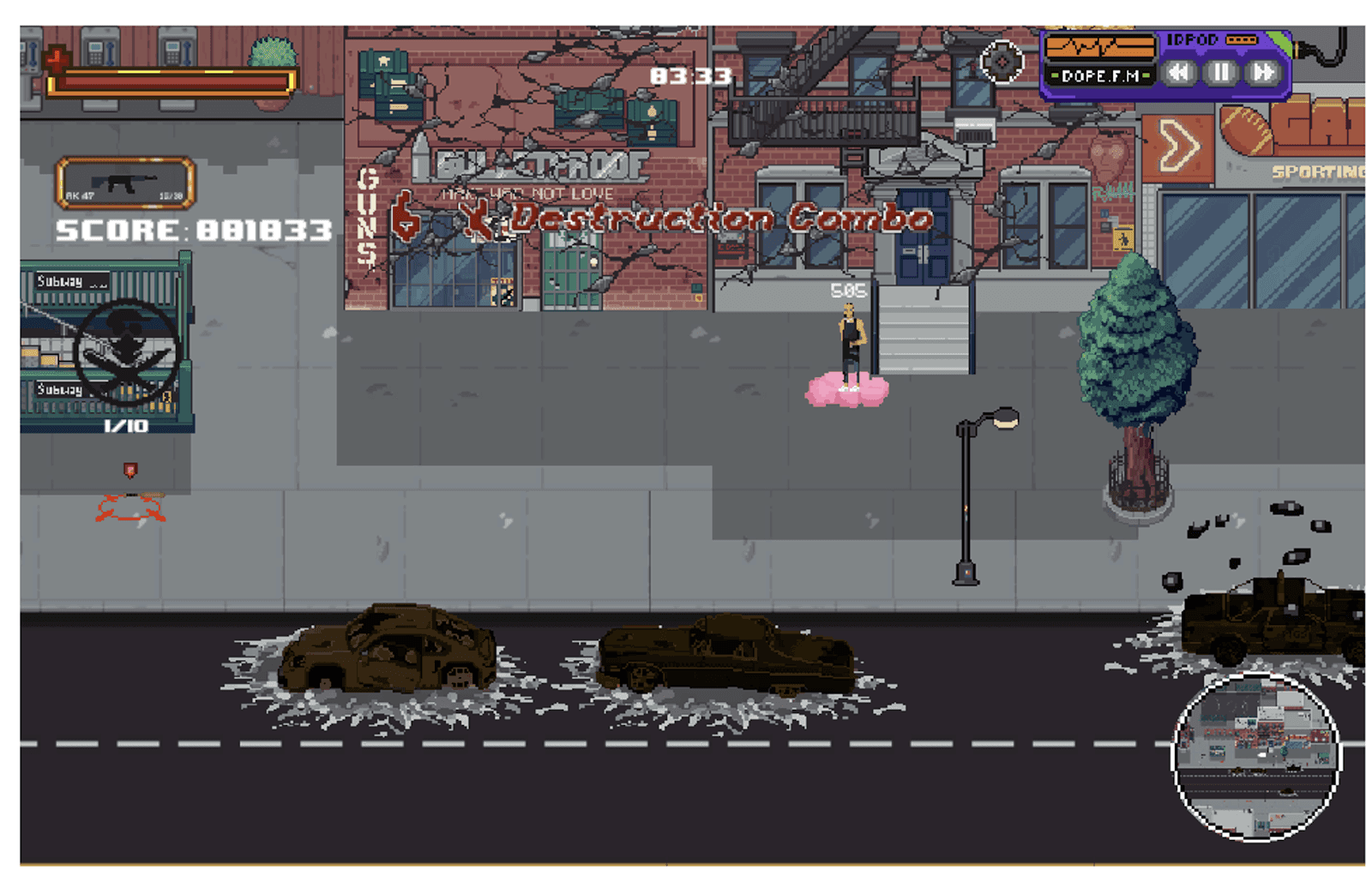Open the circular minimap
Screen dimensions: 1372x870
1255,756
